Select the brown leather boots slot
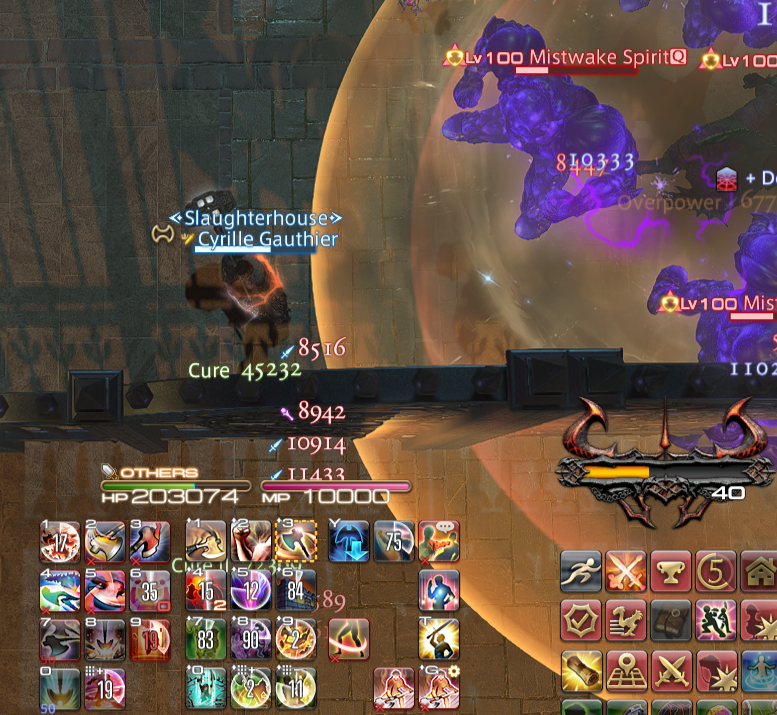Viewport: 777px width, 715px height. point(671,620)
